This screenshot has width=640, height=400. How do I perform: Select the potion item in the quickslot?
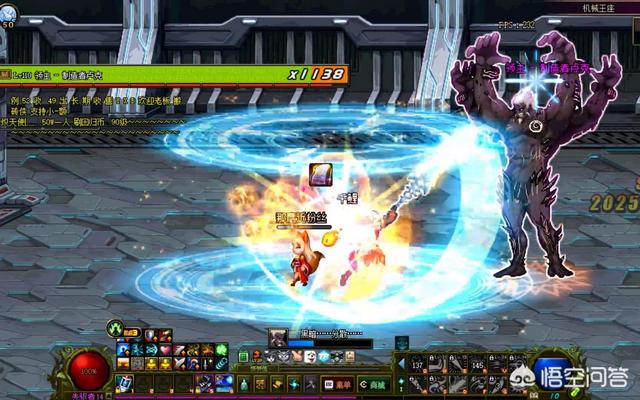tap(123, 384)
